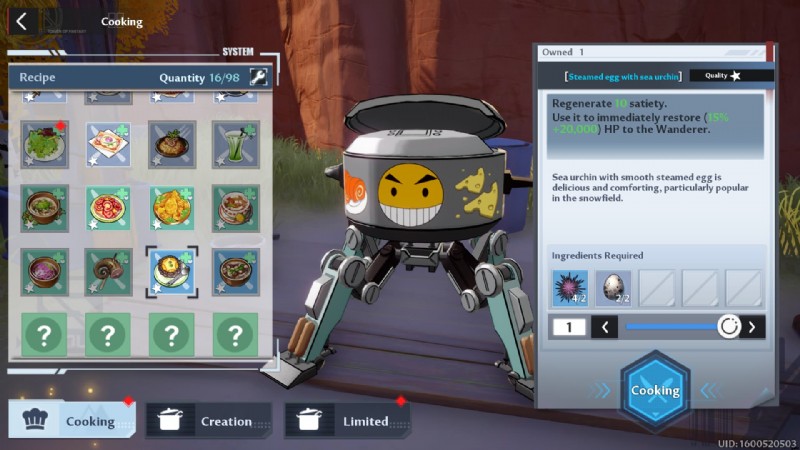Start cooking with the hexagon Cooking button
The height and width of the screenshot is (450, 800).
point(655,390)
